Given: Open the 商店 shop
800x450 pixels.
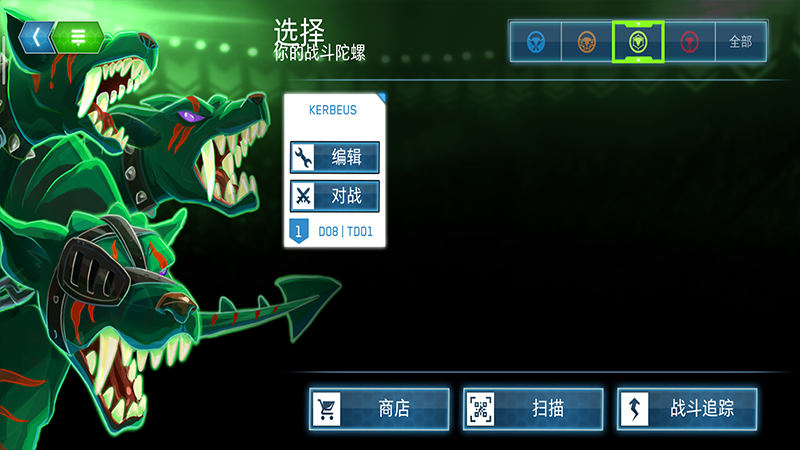Looking at the screenshot, I should 379,408.
